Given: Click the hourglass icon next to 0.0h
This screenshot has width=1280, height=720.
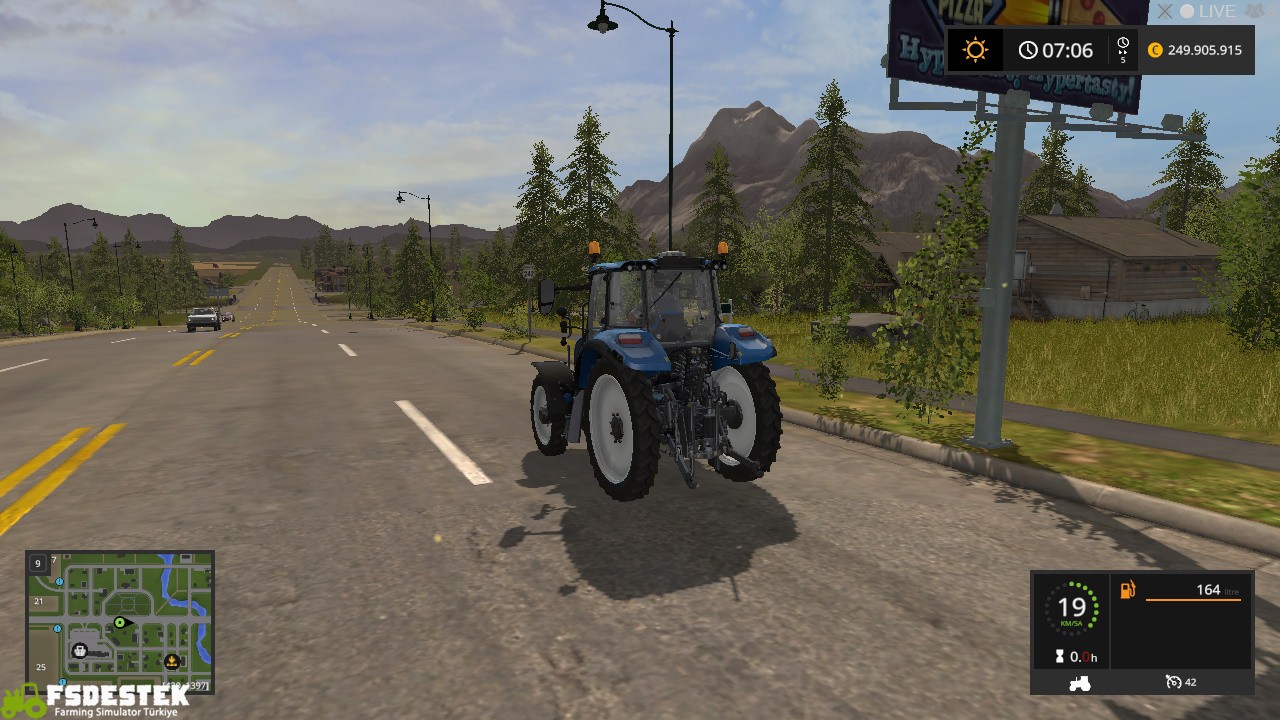Looking at the screenshot, I should (x=1059, y=656).
